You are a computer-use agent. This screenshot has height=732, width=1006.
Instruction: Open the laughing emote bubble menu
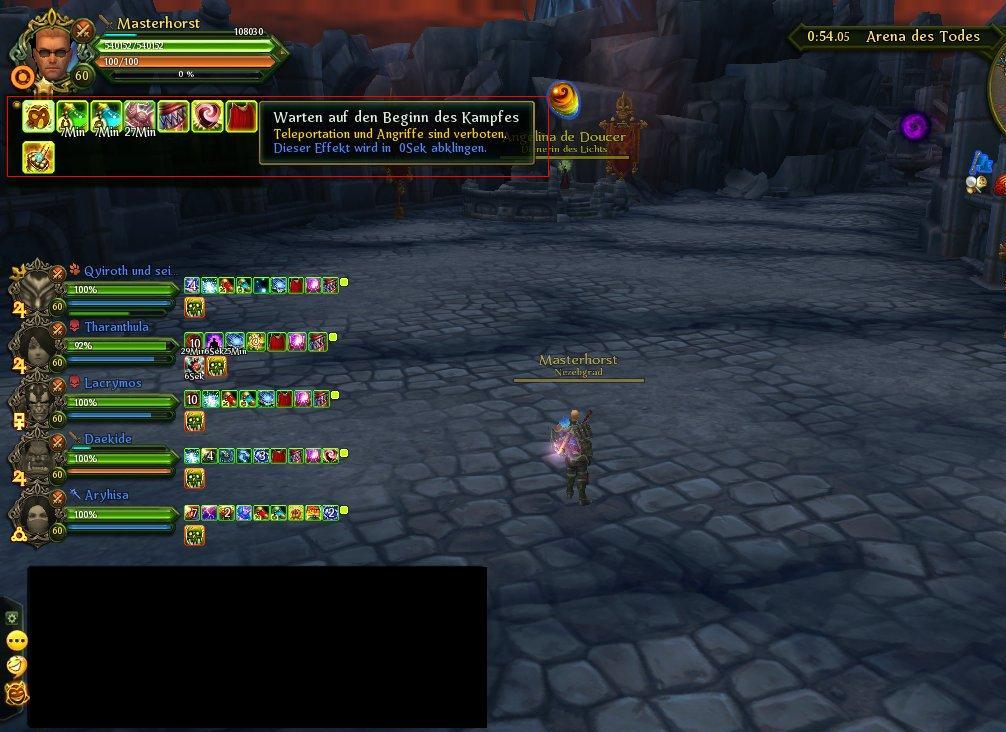(x=16, y=666)
